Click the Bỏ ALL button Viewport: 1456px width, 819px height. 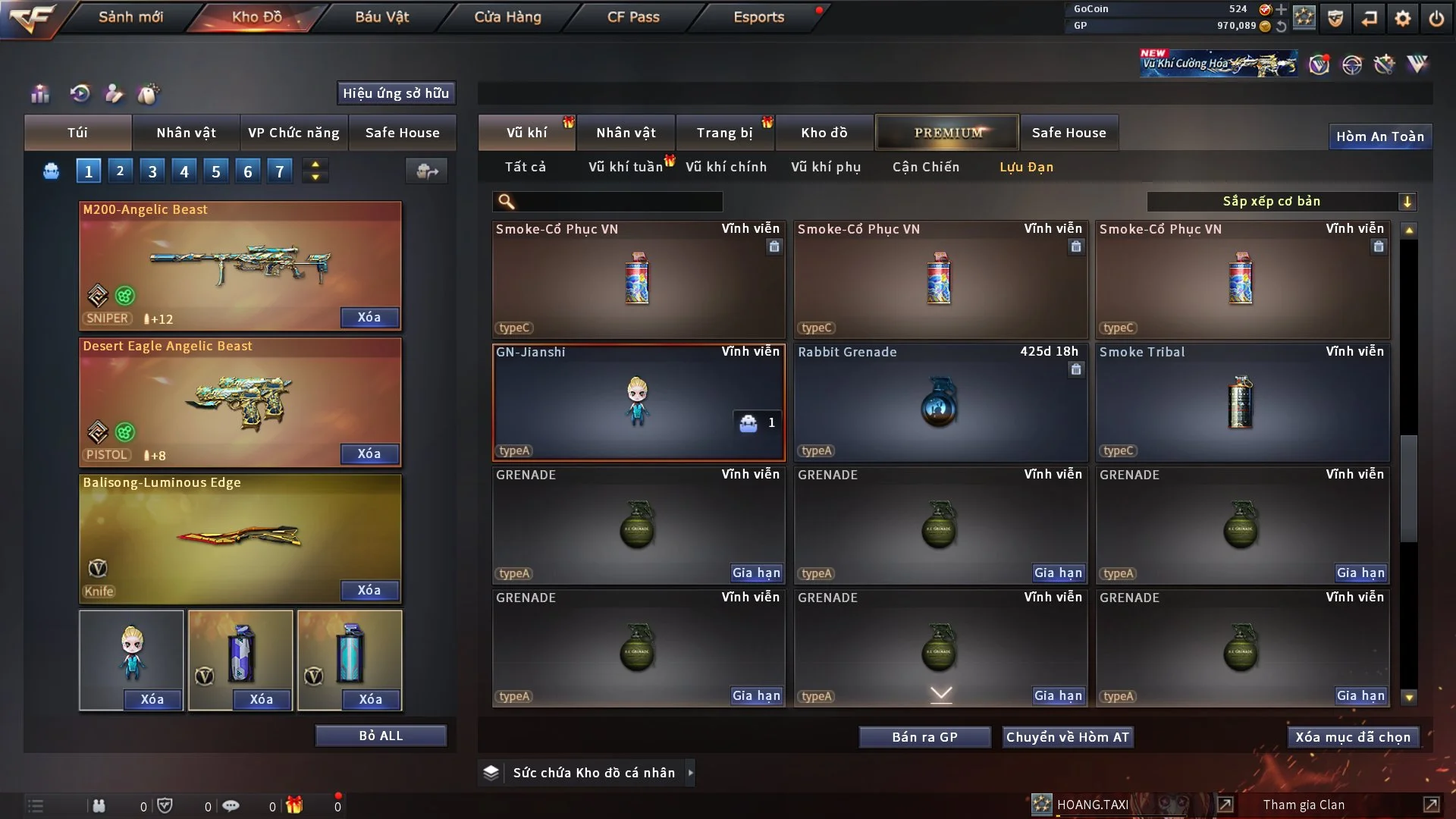point(381,736)
